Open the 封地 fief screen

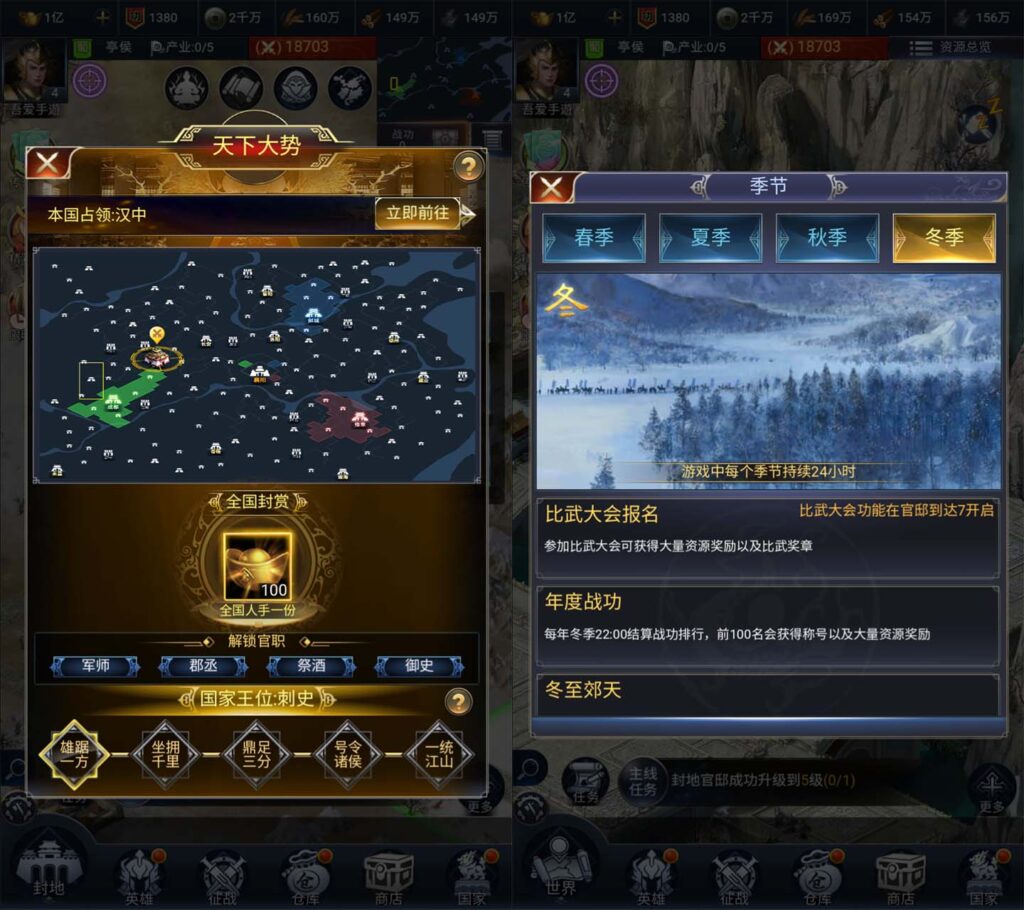coord(50,865)
